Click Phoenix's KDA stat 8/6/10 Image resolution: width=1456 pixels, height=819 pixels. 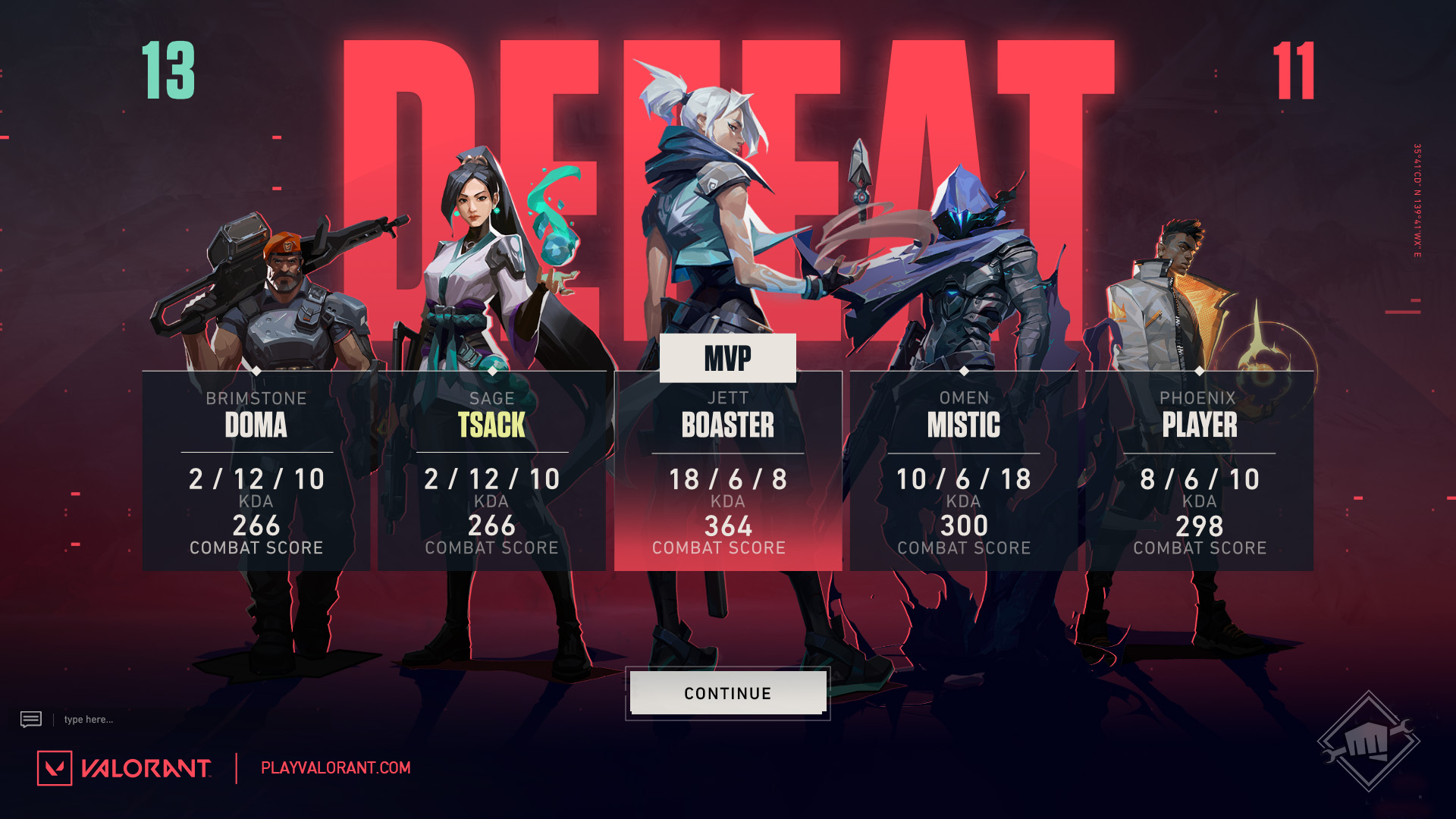(x=1200, y=479)
